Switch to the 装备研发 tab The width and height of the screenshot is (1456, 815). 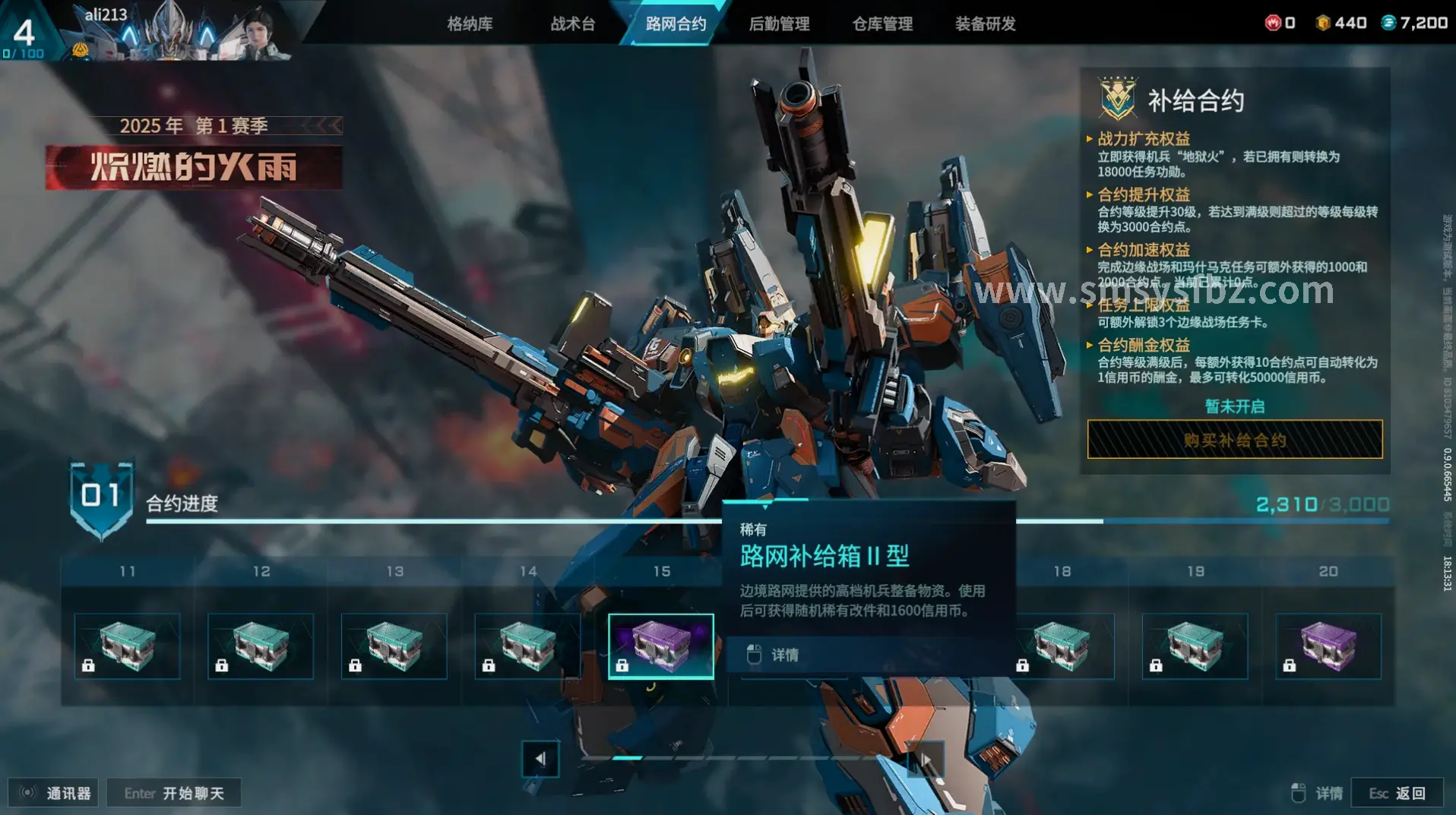click(985, 24)
